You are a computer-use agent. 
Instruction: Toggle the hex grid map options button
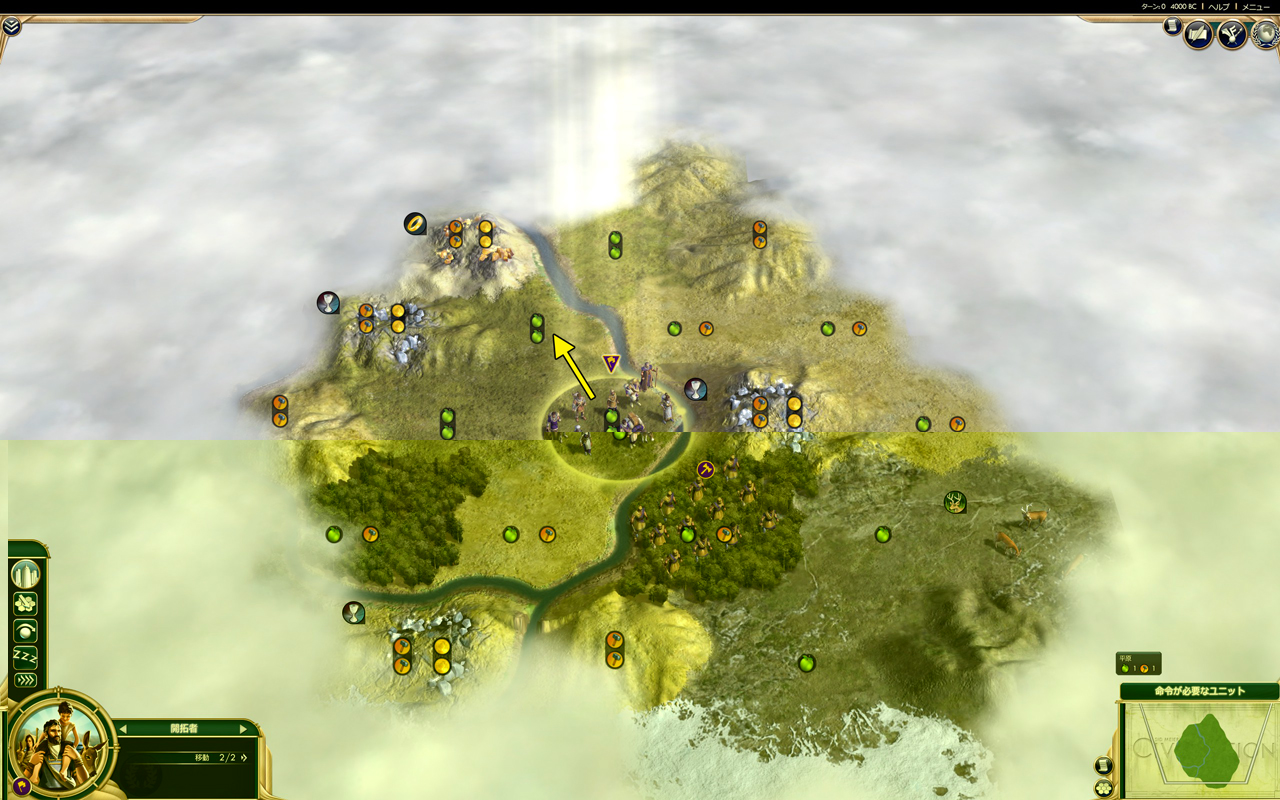tap(1103, 788)
